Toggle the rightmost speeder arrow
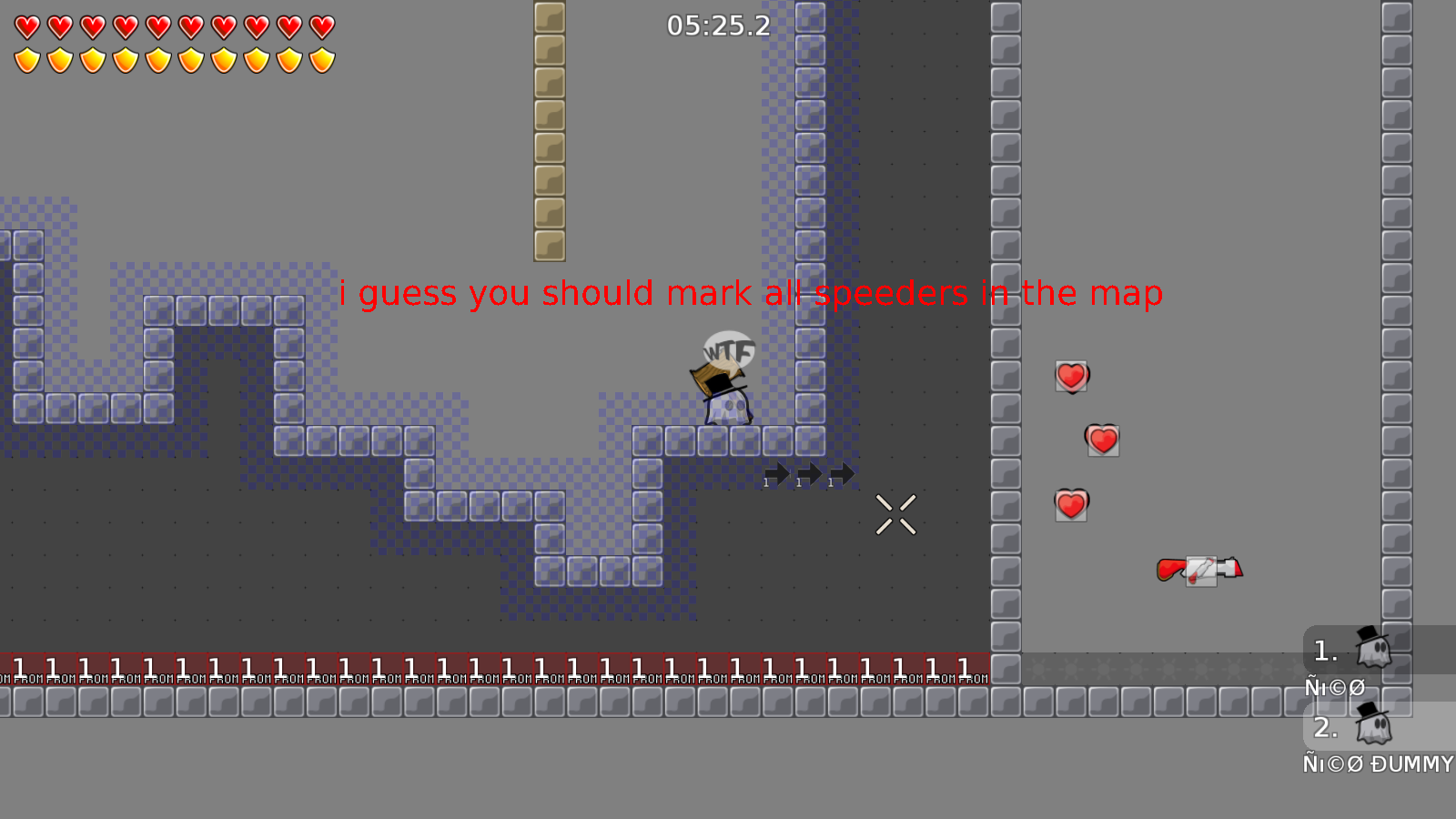Screen dimensions: 1456x819 click(841, 473)
